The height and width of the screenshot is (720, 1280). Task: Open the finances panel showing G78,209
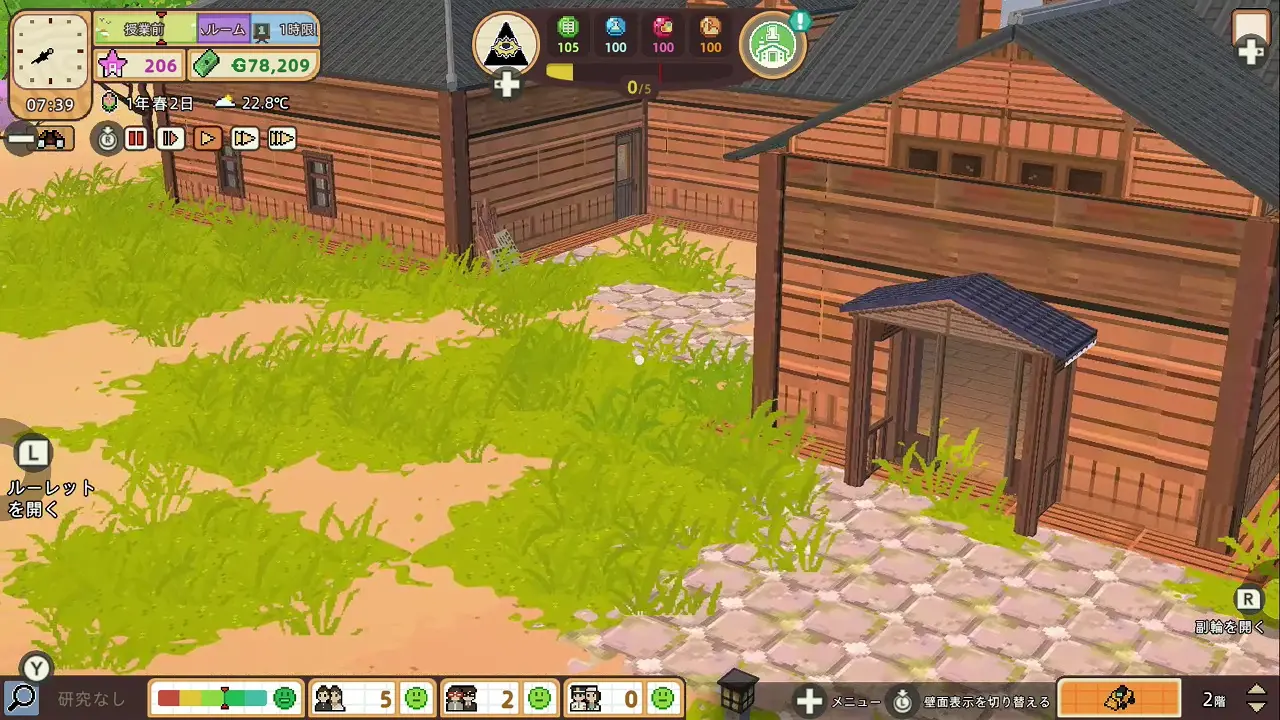[x=254, y=66]
